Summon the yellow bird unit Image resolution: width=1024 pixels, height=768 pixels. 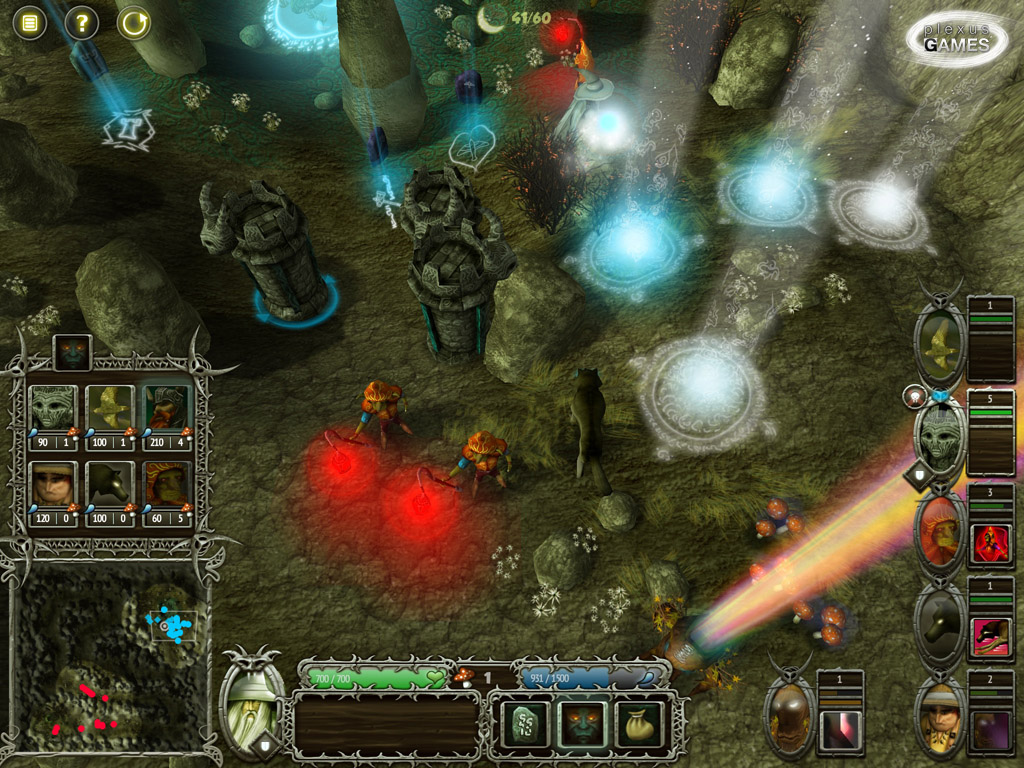[110, 408]
